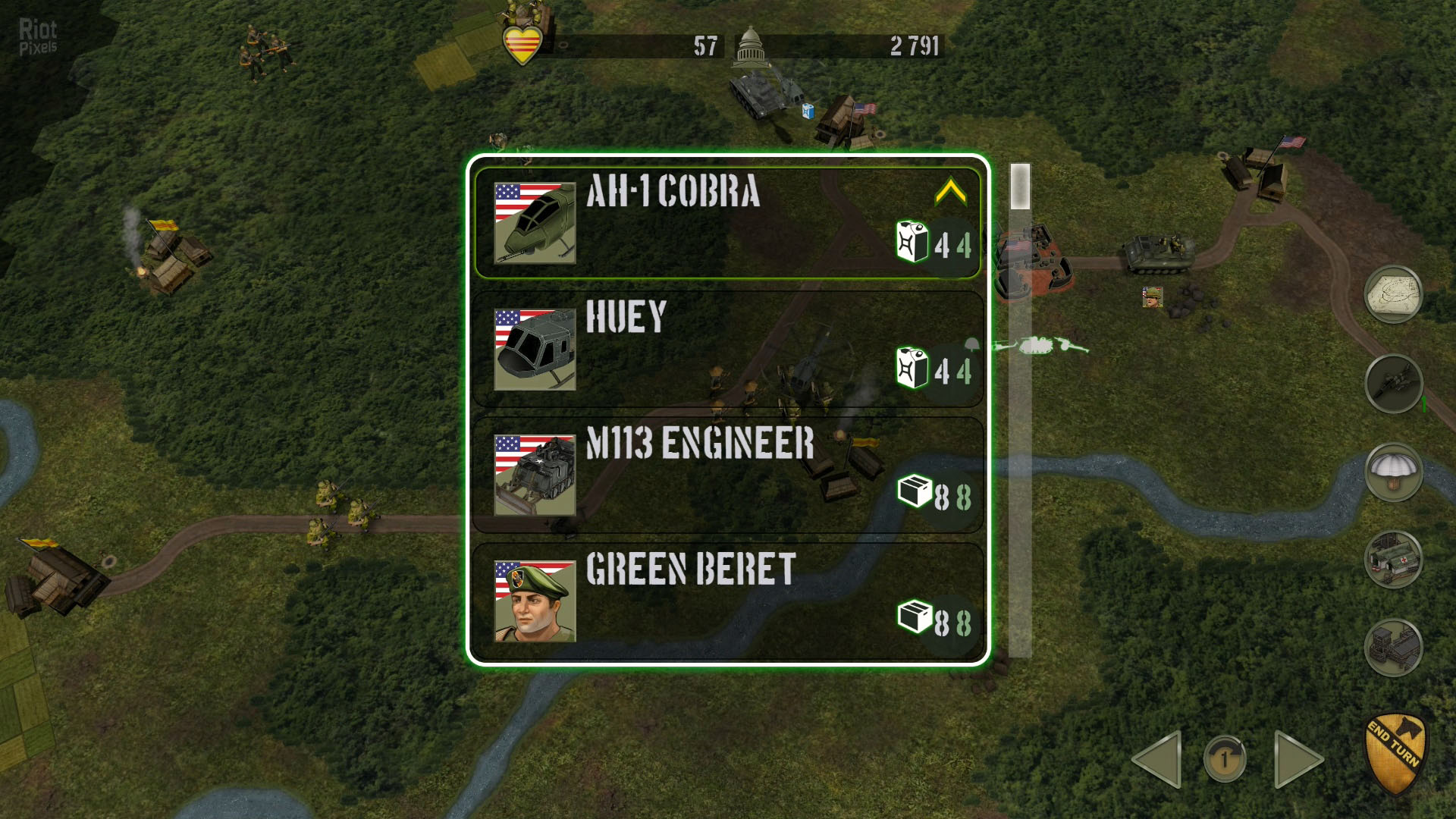Call in the jet air strike
This screenshot has height=819, width=1456.
(x=1393, y=384)
